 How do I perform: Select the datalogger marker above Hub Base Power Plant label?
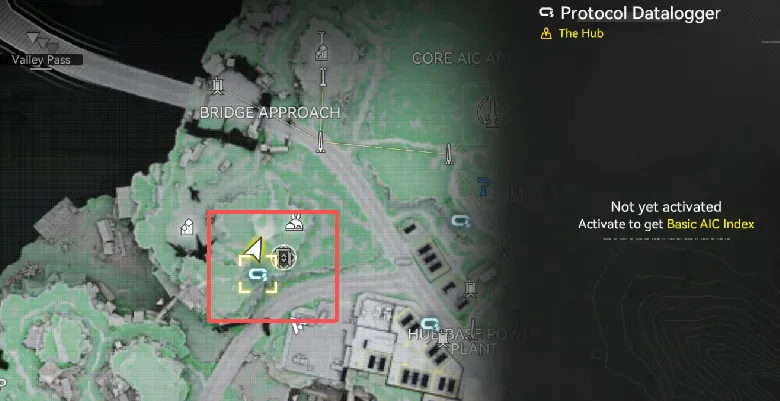pos(430,323)
